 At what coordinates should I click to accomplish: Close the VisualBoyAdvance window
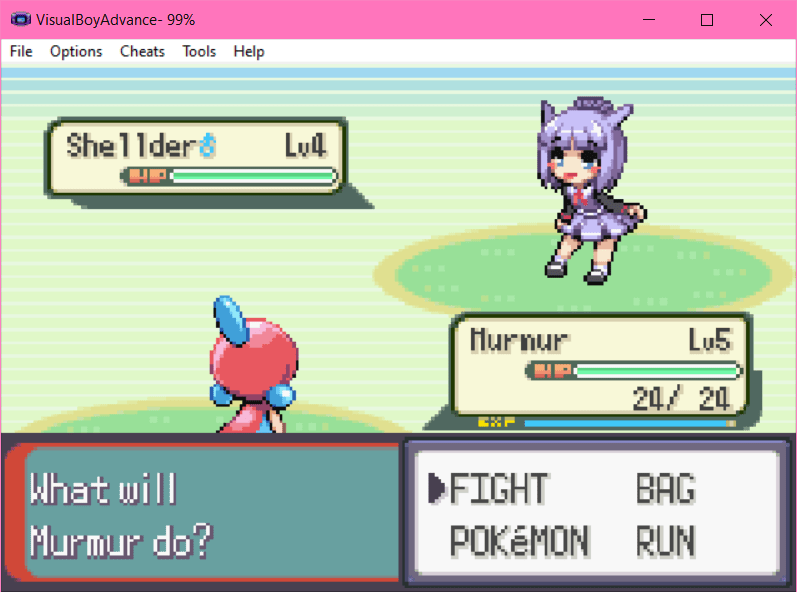click(766, 20)
